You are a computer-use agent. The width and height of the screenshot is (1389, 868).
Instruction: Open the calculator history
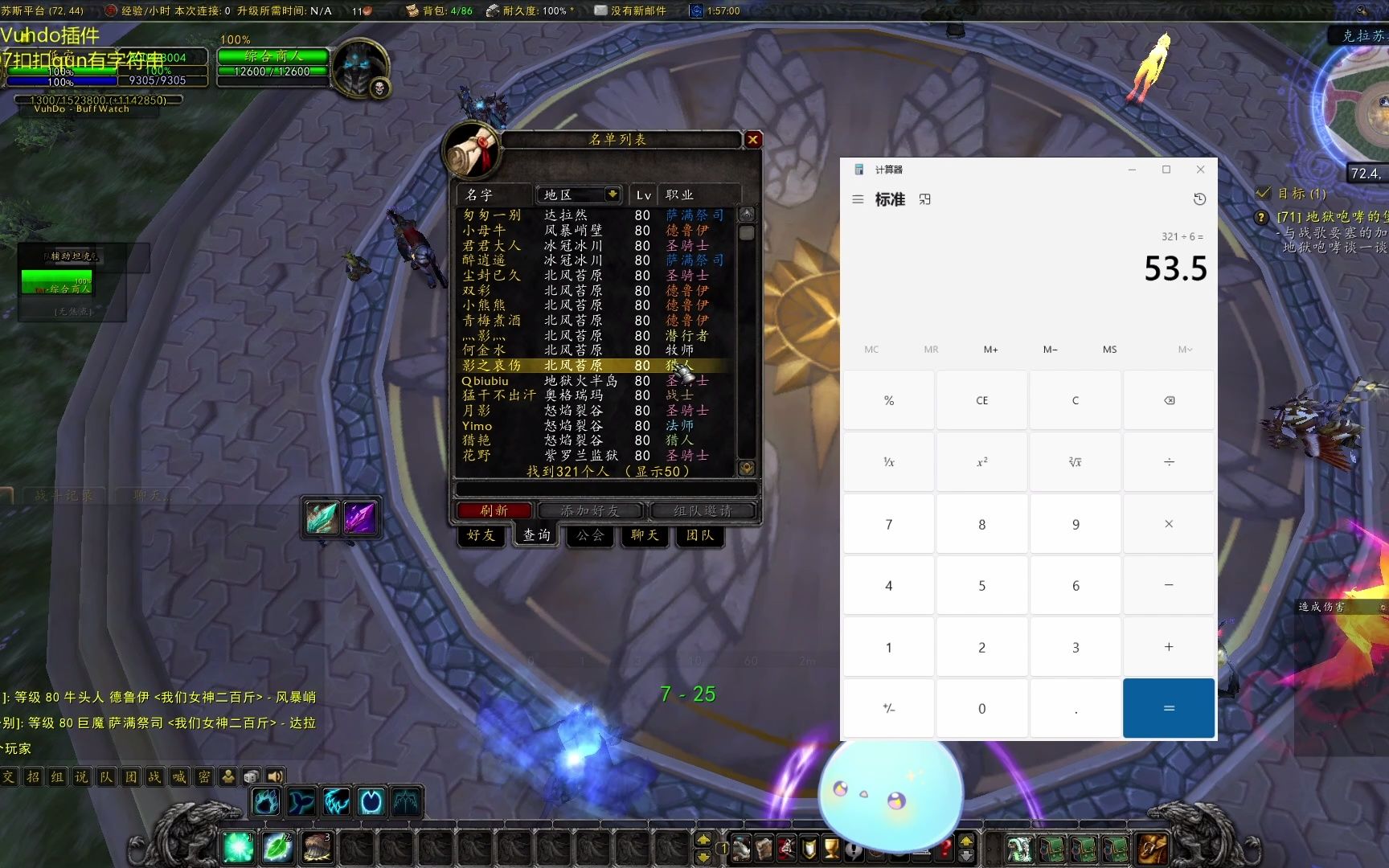coord(1199,199)
